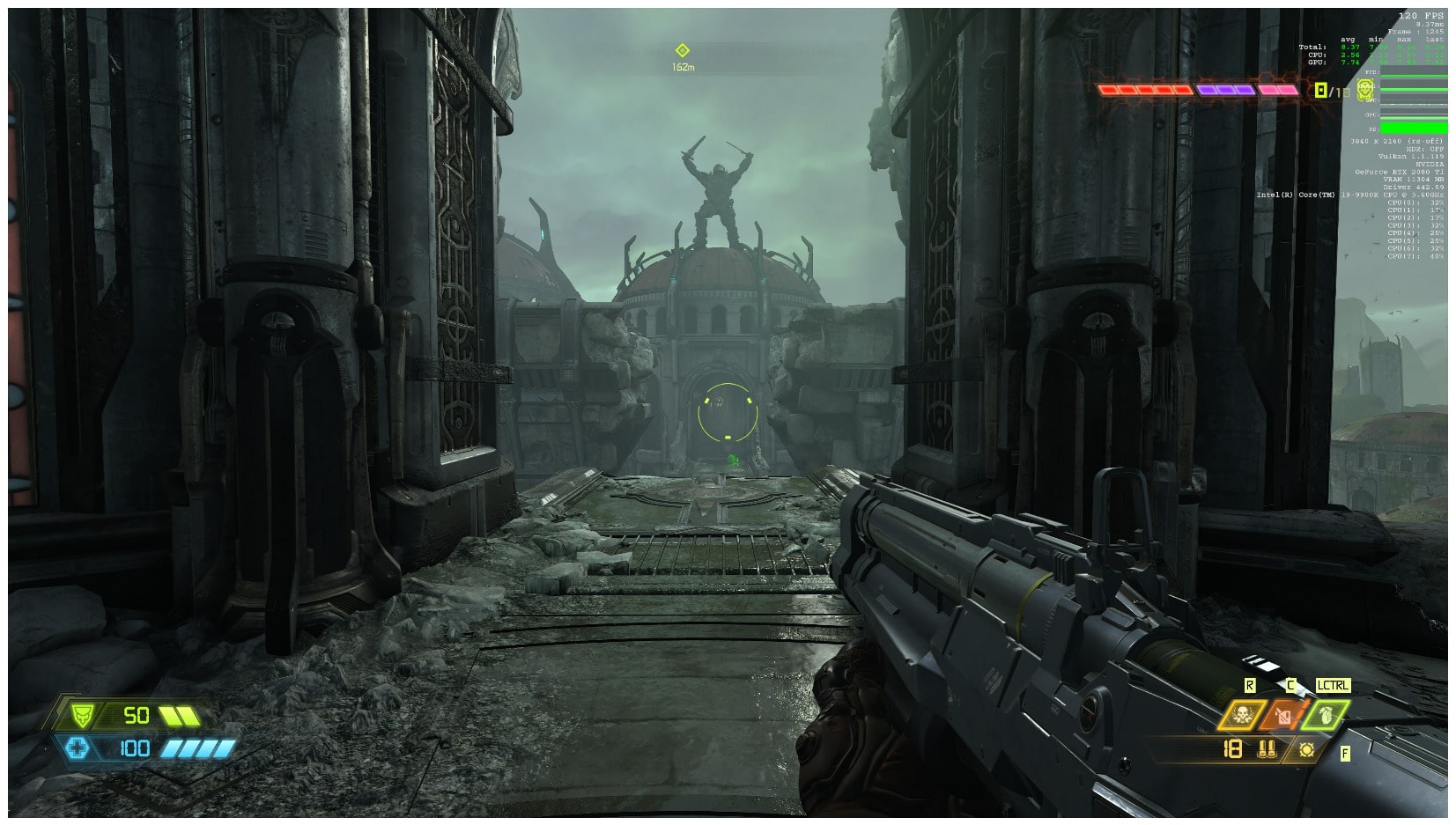Click the weapon mod gear icon beside F
The height and width of the screenshot is (825, 1456).
1308,750
